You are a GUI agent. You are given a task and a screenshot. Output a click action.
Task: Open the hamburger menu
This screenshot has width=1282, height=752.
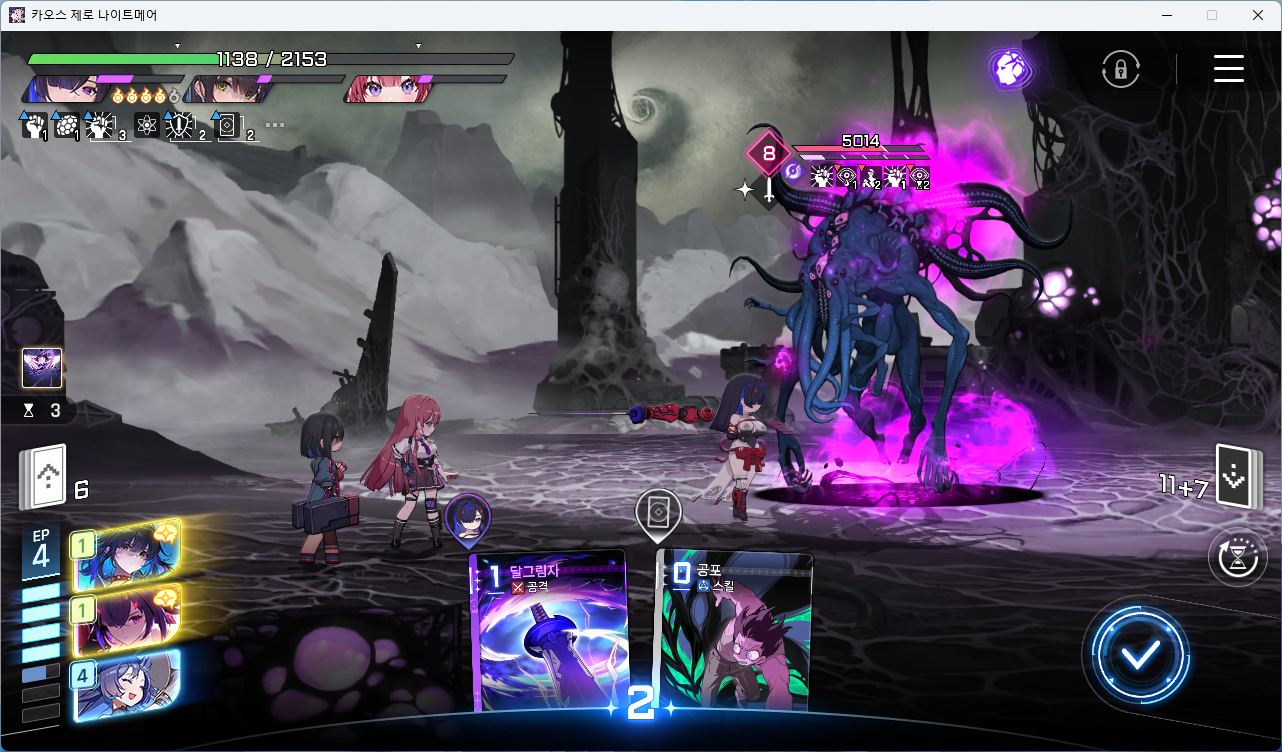1228,68
